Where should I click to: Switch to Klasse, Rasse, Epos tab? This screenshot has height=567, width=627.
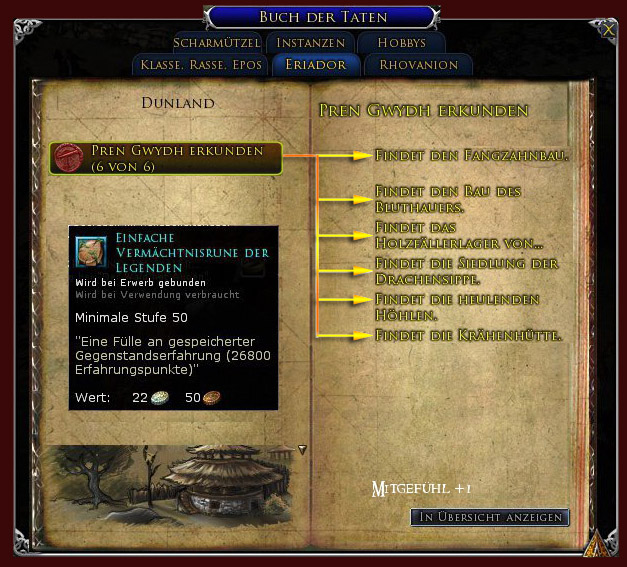click(200, 65)
